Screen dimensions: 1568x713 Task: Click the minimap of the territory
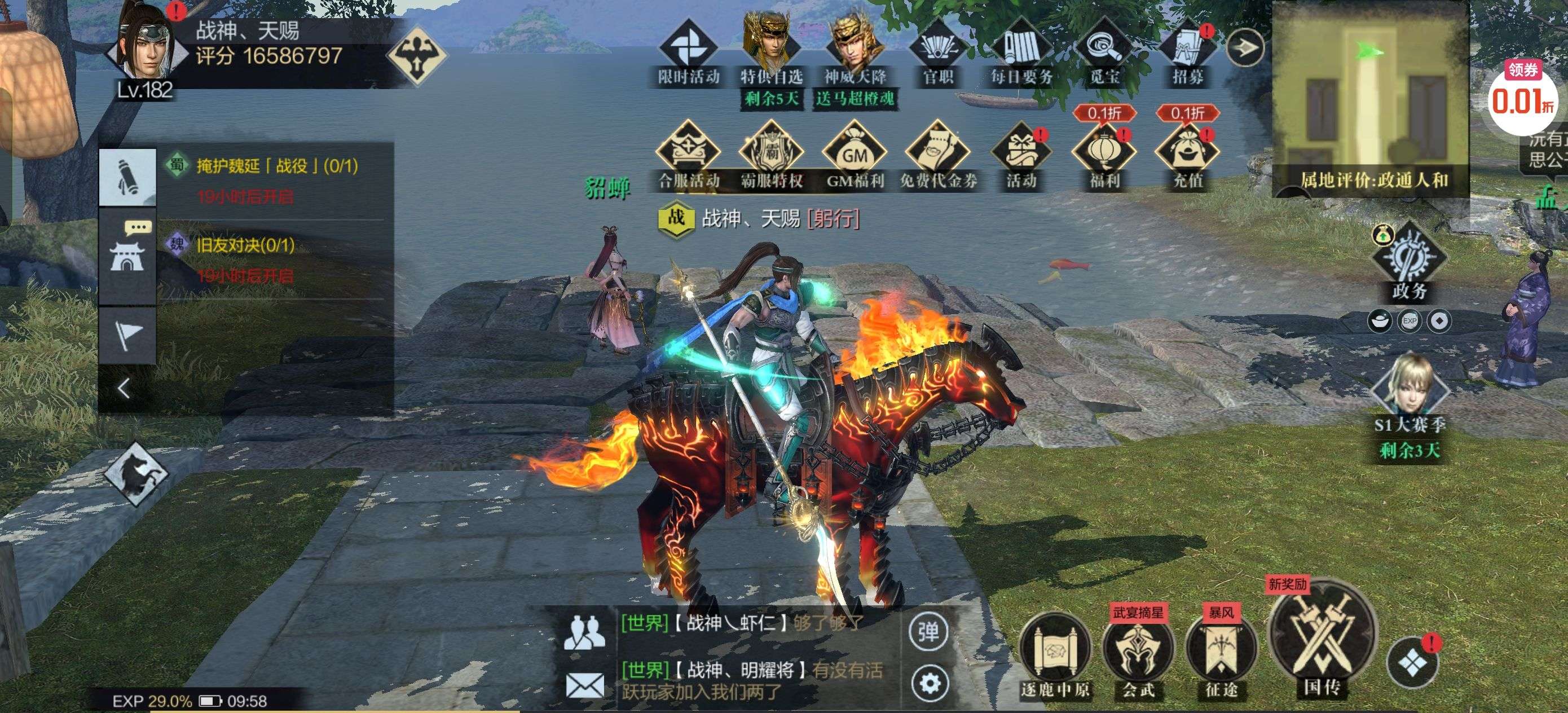click(1370, 91)
